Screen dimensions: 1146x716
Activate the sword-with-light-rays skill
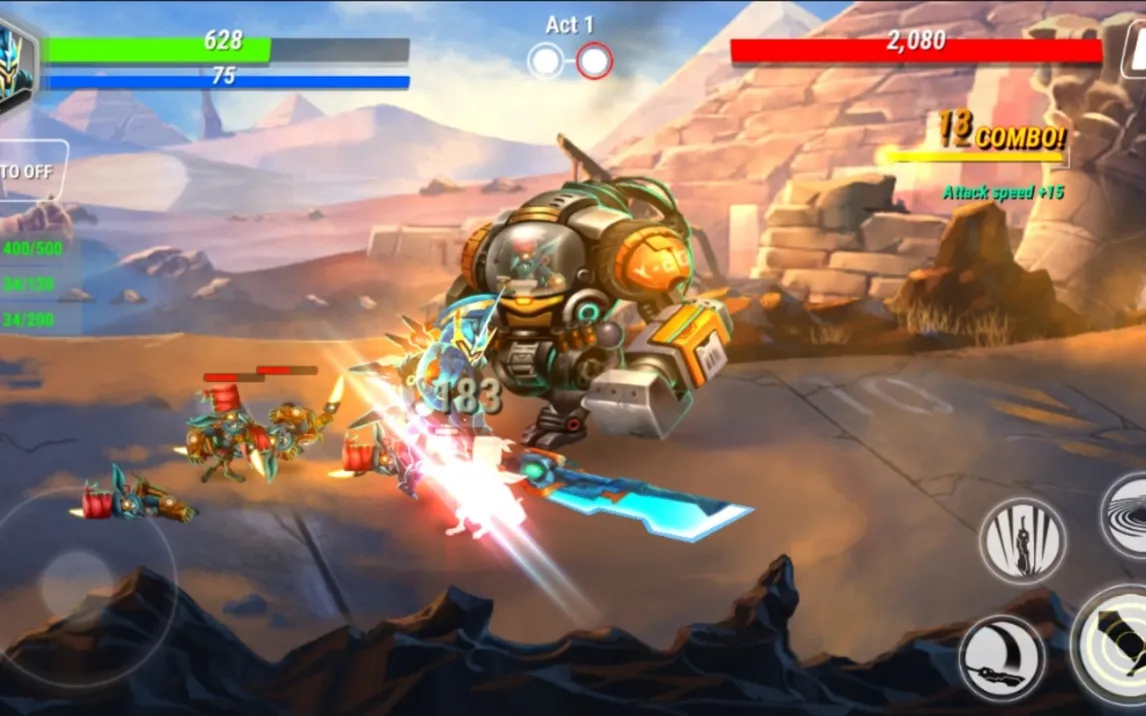(1021, 540)
